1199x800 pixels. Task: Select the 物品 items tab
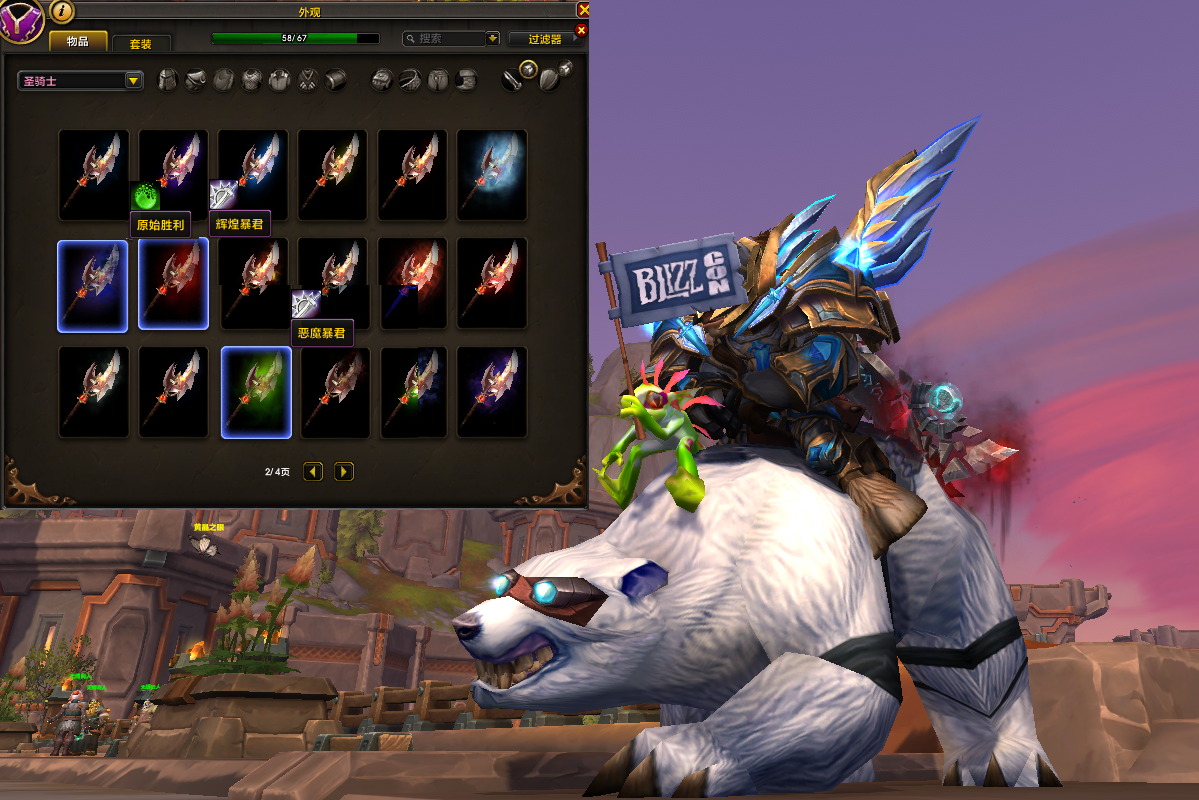pyautogui.click(x=78, y=41)
